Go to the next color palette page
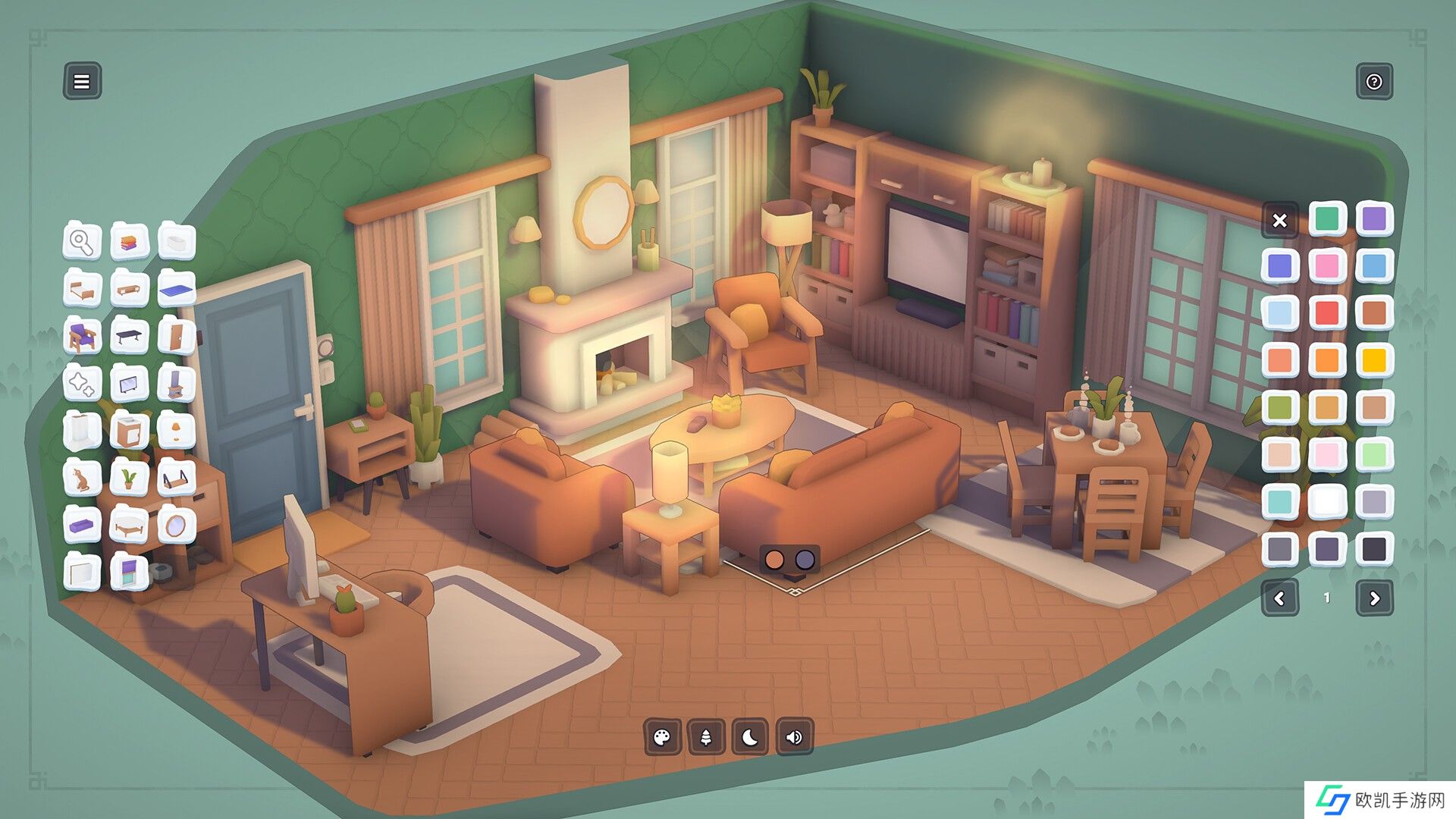This screenshot has height=819, width=1456. click(1374, 598)
